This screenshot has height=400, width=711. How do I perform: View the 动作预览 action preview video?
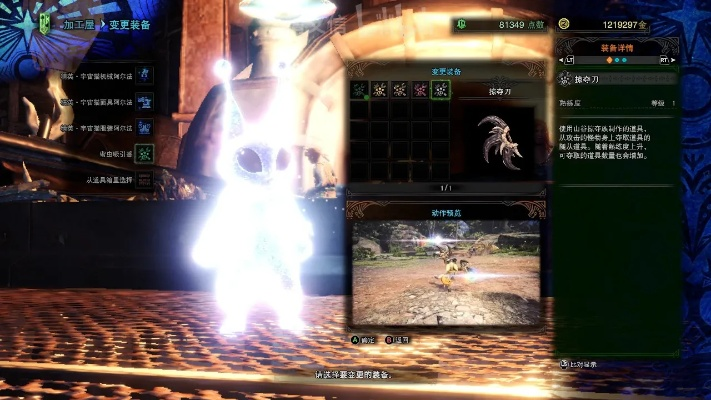[445, 271]
